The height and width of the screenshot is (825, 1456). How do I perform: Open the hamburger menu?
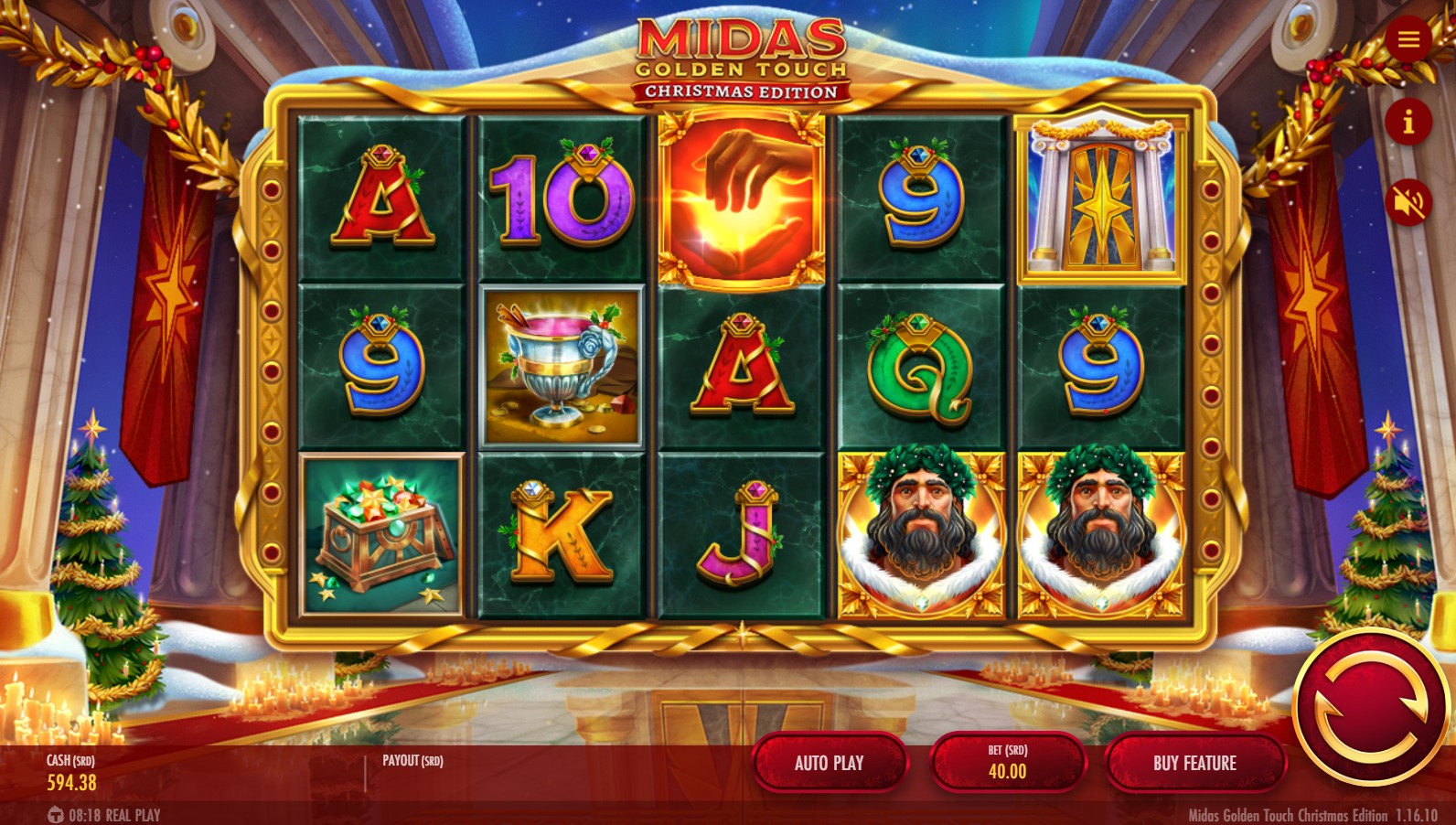tap(1408, 39)
